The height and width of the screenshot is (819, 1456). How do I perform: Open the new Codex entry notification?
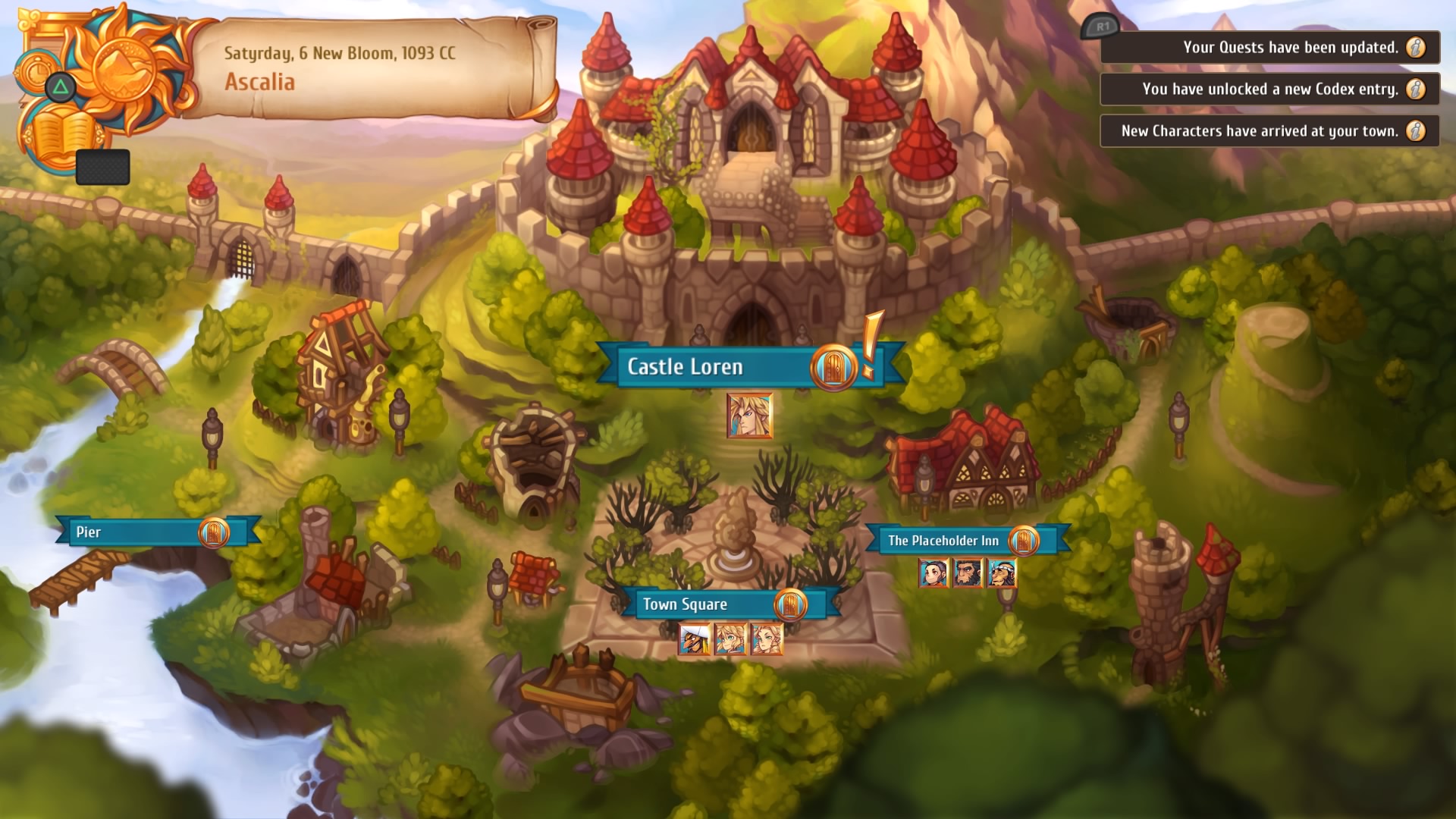[x=1269, y=89]
